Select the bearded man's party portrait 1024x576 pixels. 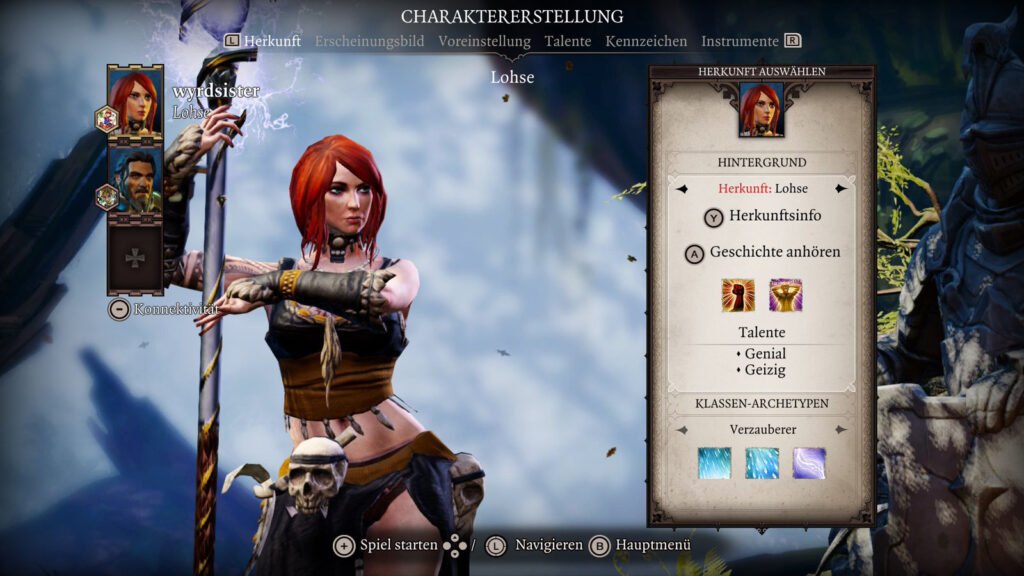coord(135,180)
